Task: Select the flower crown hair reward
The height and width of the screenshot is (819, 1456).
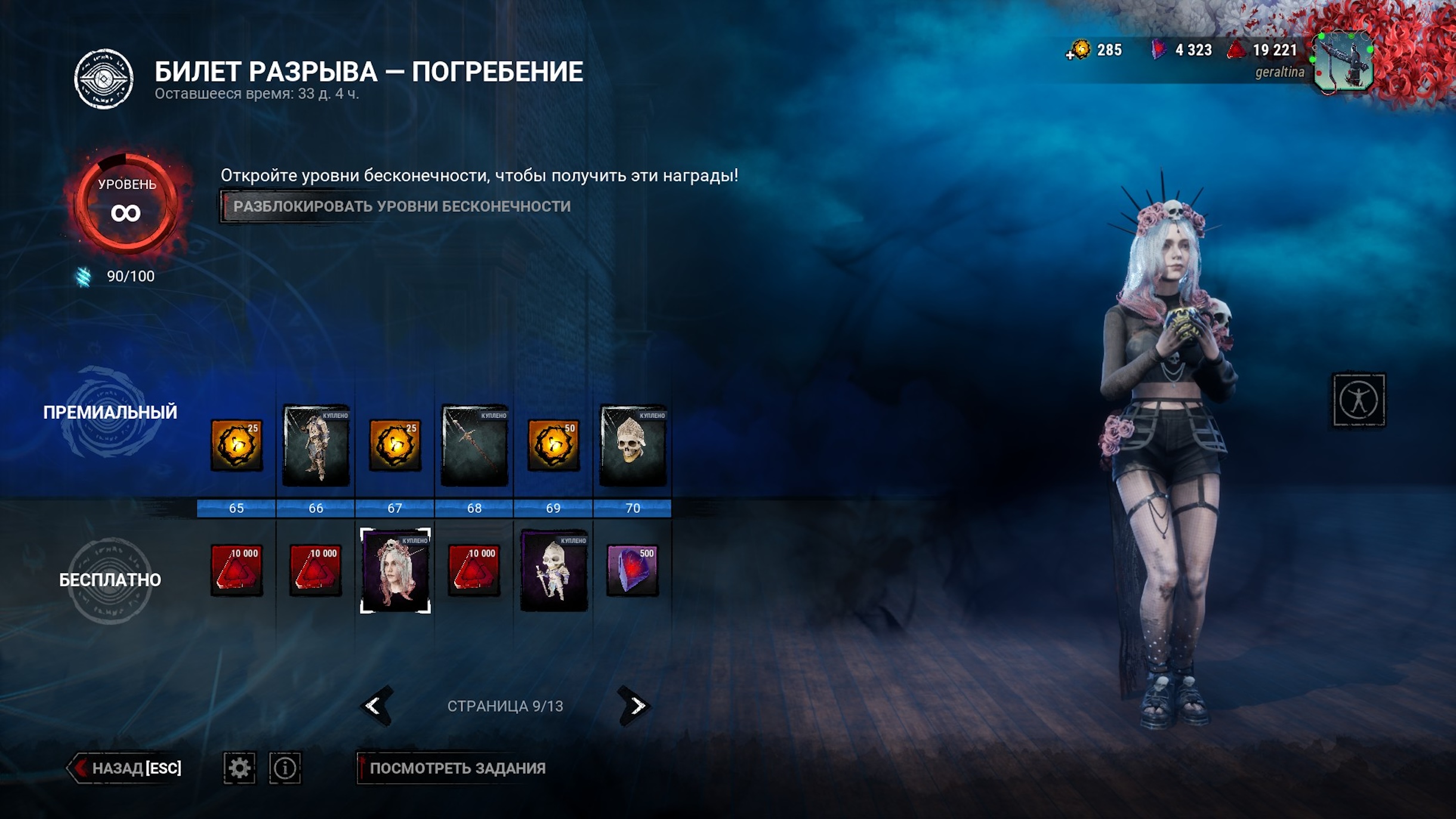Action: (395, 570)
